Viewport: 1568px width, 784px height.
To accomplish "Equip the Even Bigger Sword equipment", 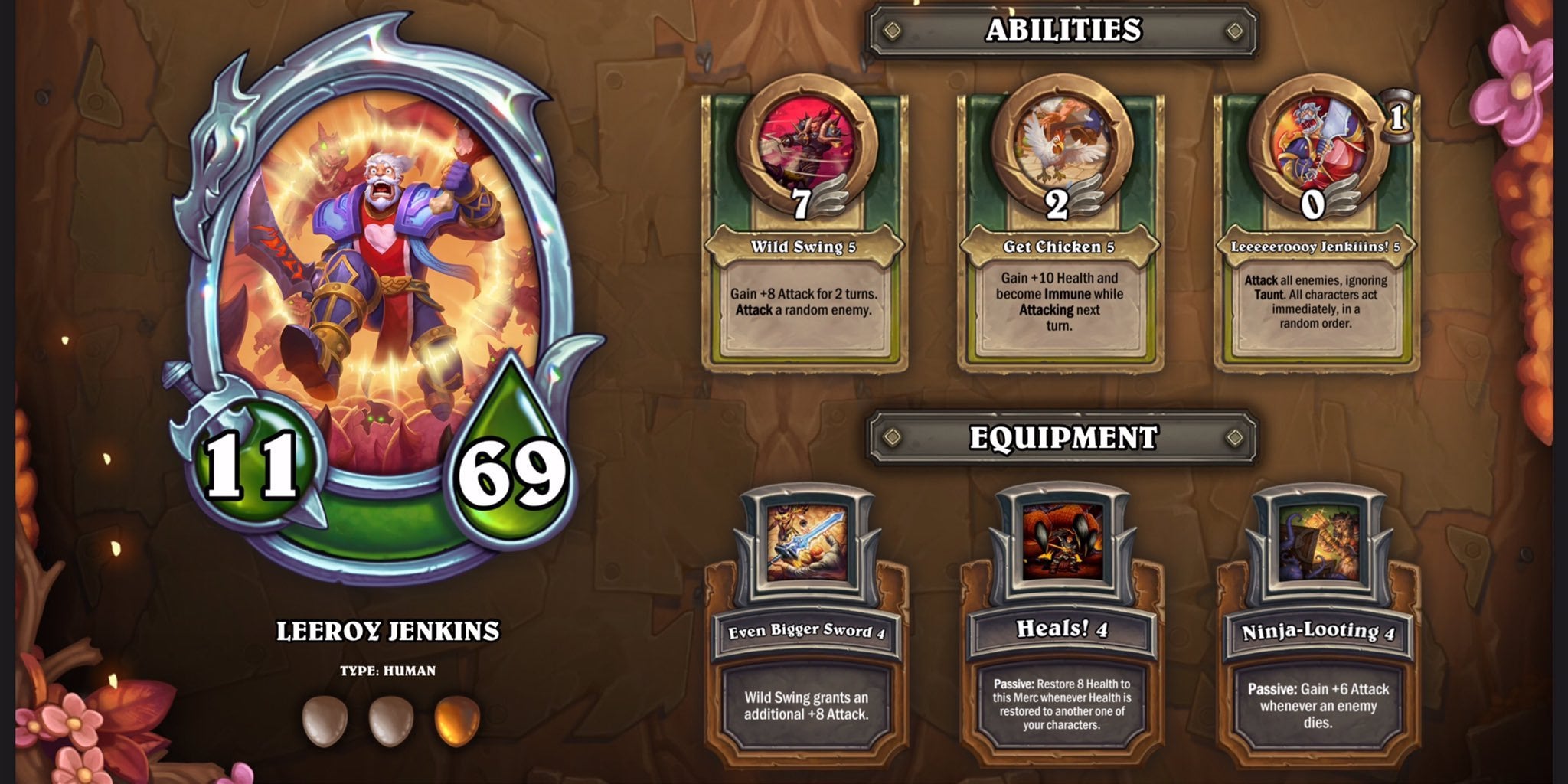I will 805,628.
